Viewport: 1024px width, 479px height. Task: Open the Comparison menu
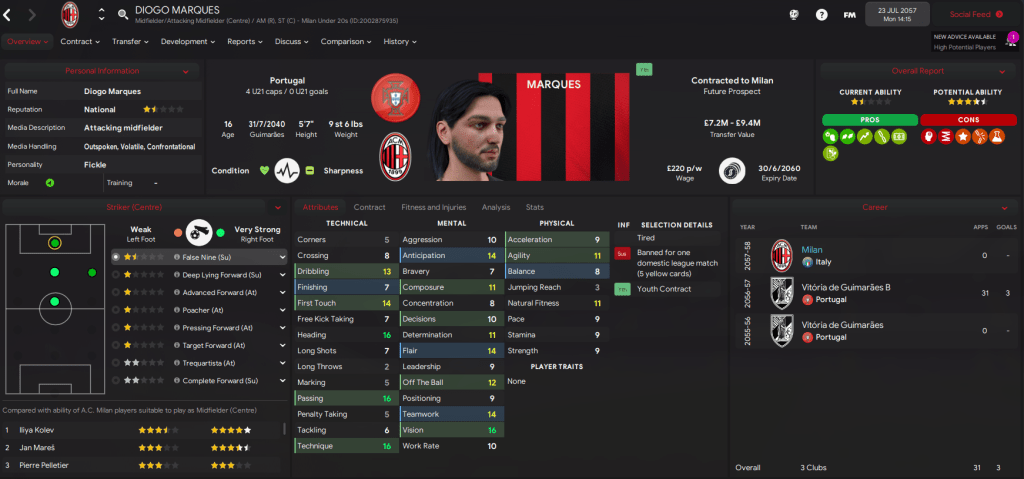345,41
